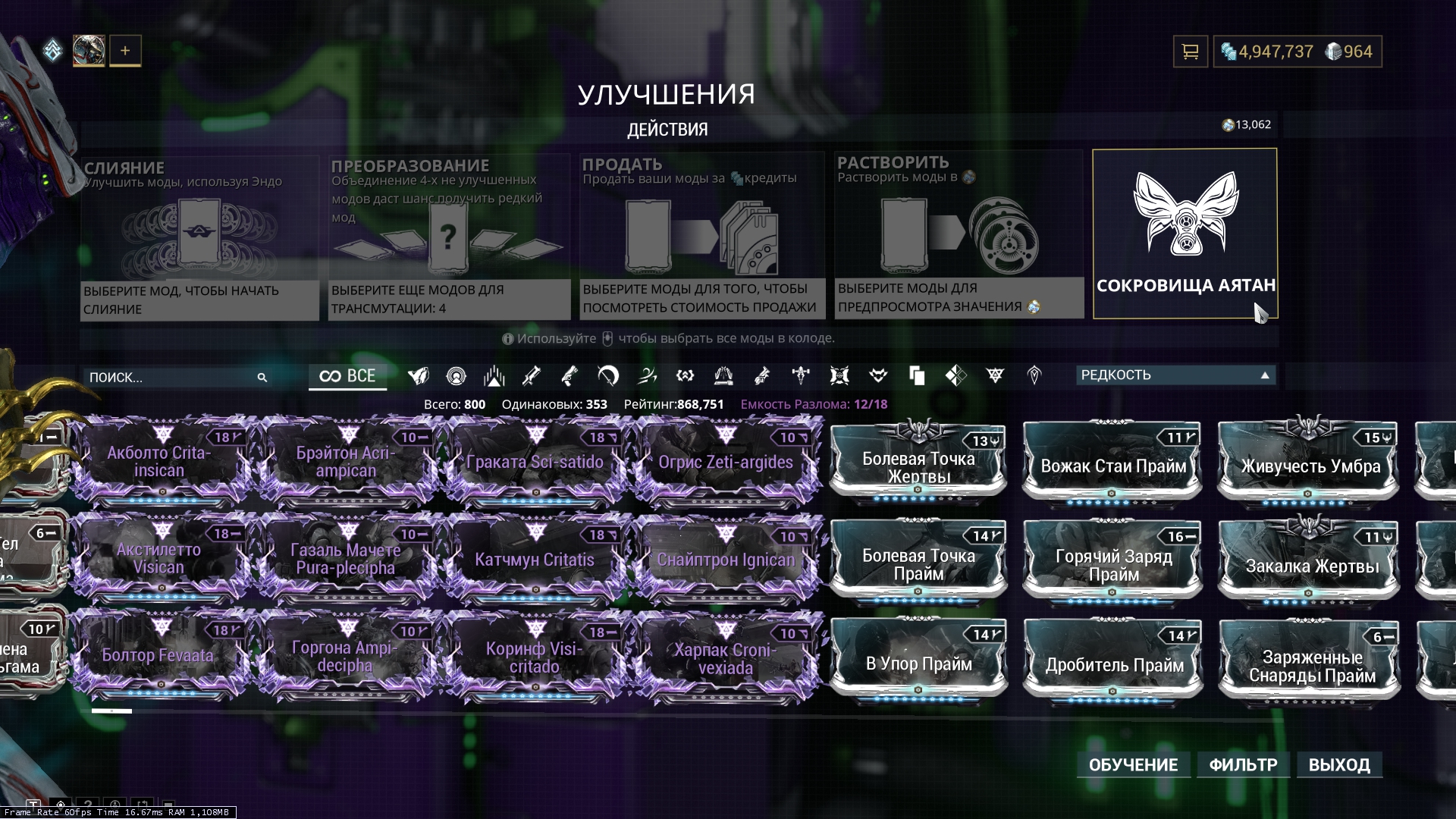The width and height of the screenshot is (1456, 819).
Task: Select the Акболто Crita-insican riven mod
Action: click(x=159, y=461)
